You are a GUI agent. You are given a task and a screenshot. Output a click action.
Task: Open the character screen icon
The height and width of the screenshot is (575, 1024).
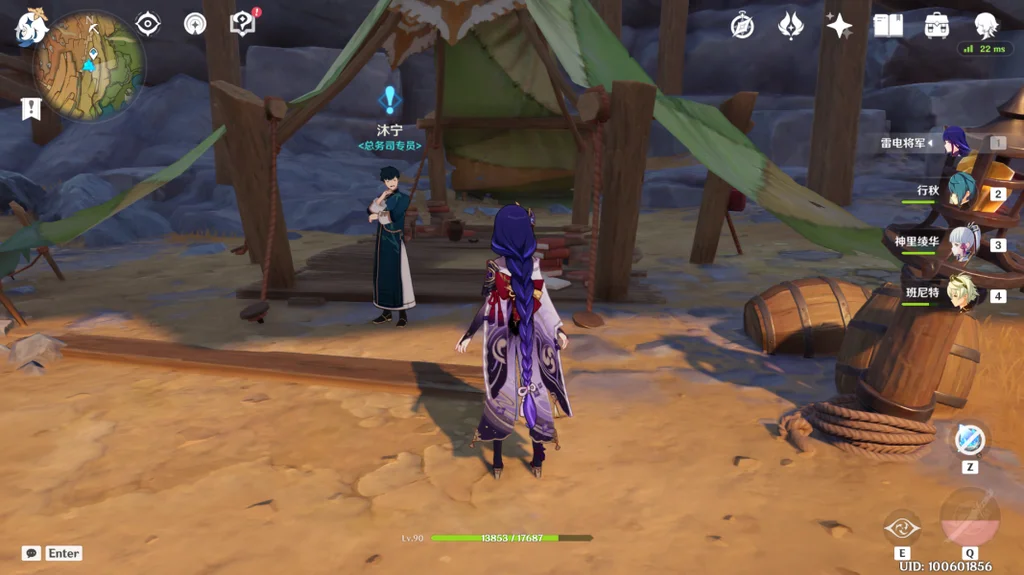986,26
